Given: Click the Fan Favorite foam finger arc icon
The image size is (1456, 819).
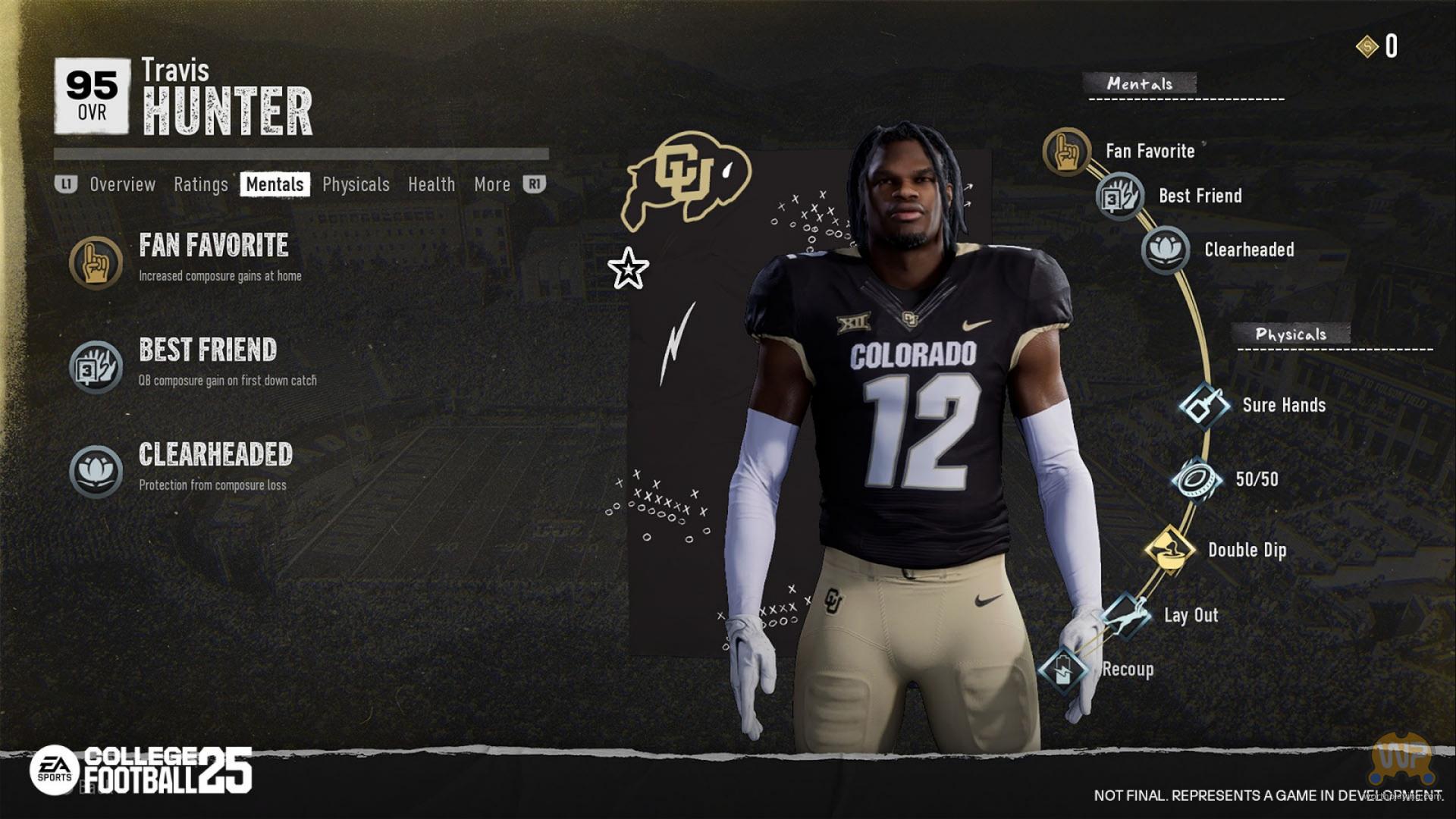Looking at the screenshot, I should [1066, 152].
